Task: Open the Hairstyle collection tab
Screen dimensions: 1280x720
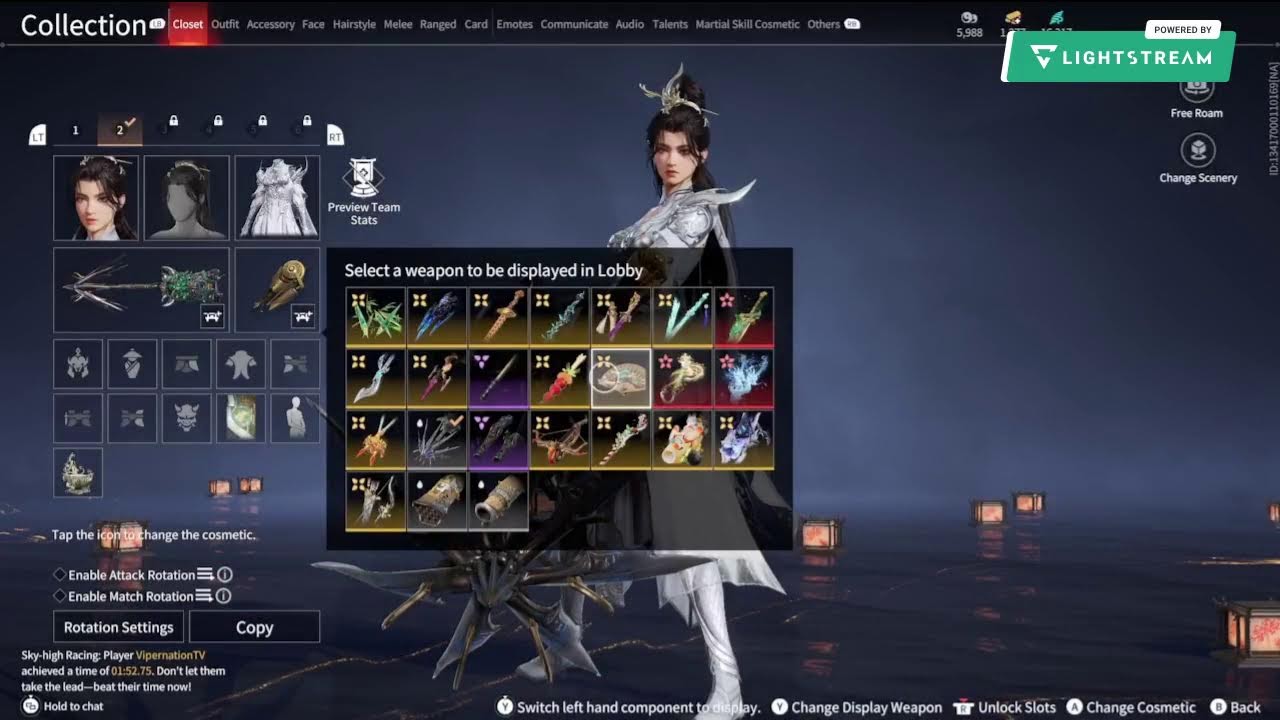Action: 354,24
